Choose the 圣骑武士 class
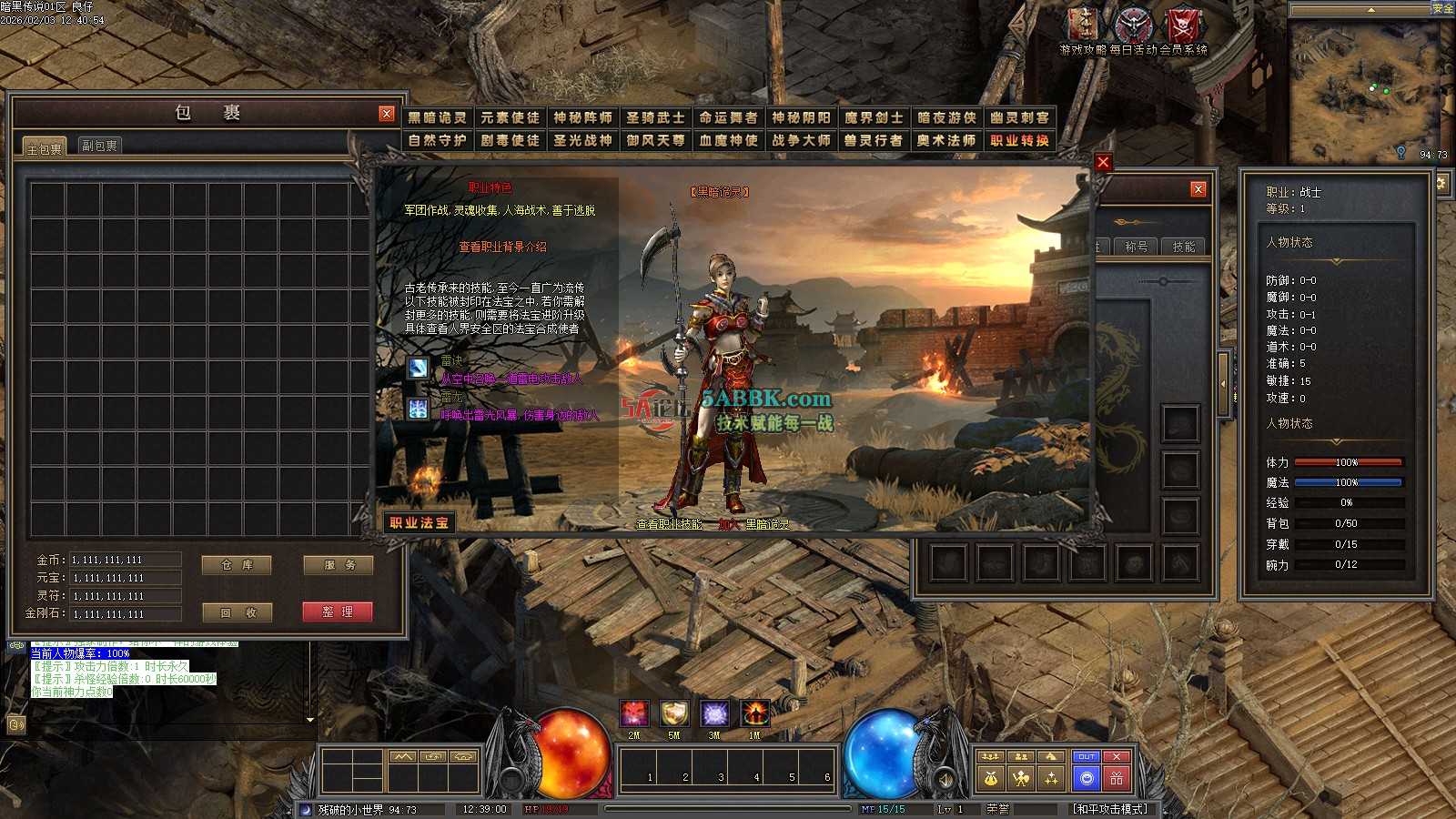The height and width of the screenshot is (819, 1456). (655, 117)
